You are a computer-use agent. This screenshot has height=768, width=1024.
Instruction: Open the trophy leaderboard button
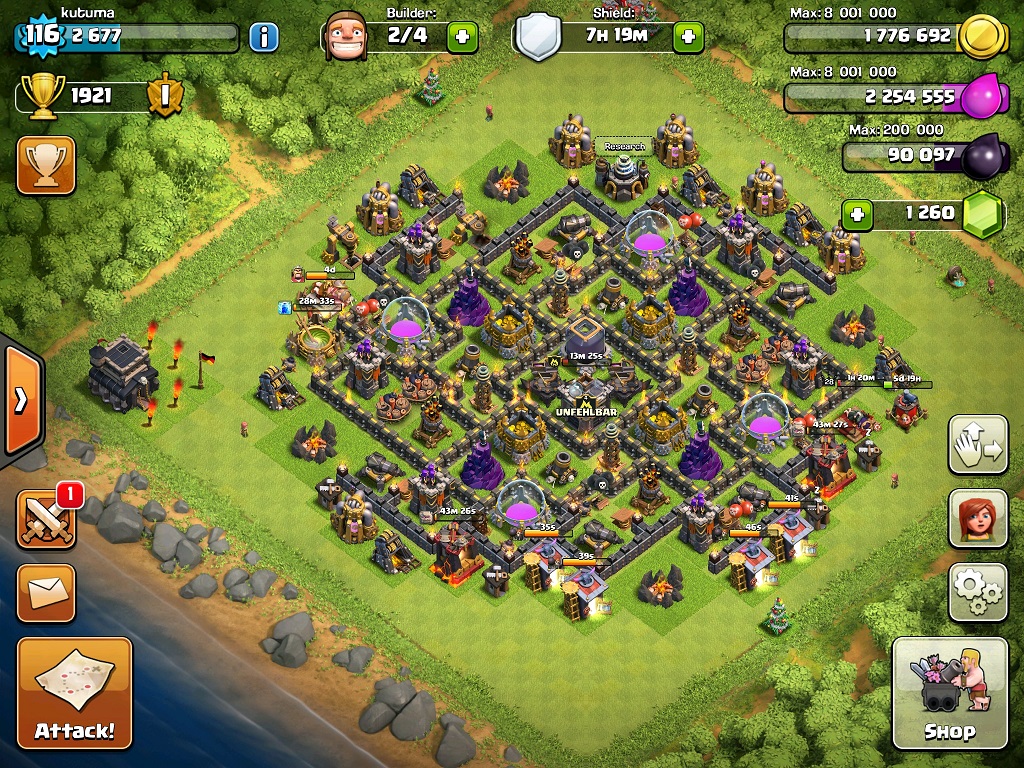(46, 165)
